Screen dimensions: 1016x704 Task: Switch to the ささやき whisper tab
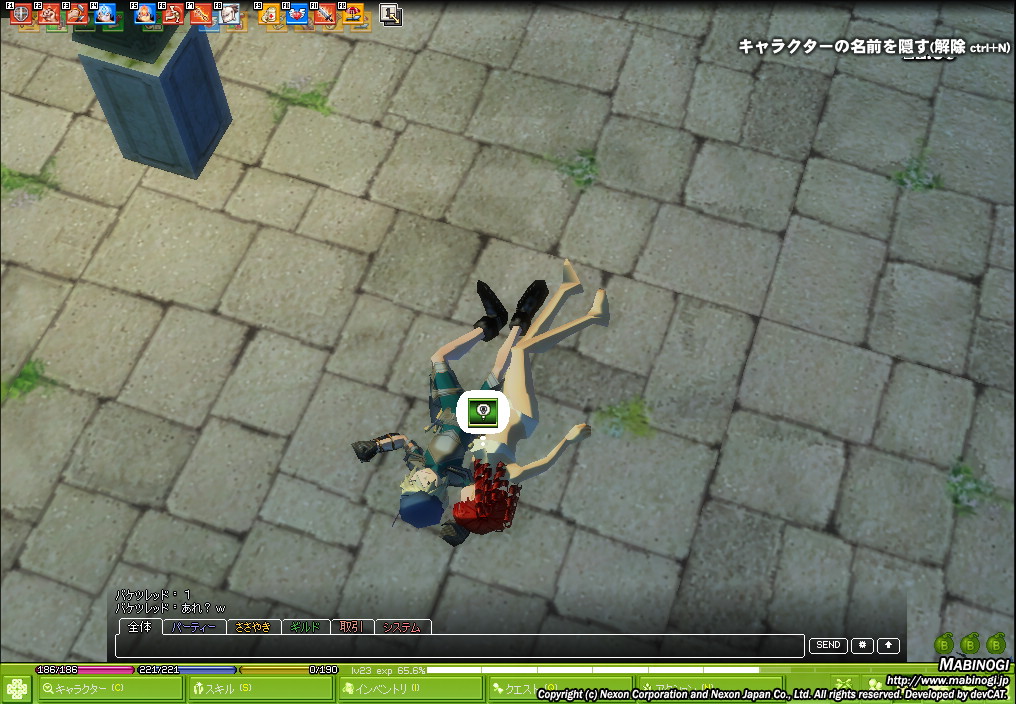coord(253,627)
